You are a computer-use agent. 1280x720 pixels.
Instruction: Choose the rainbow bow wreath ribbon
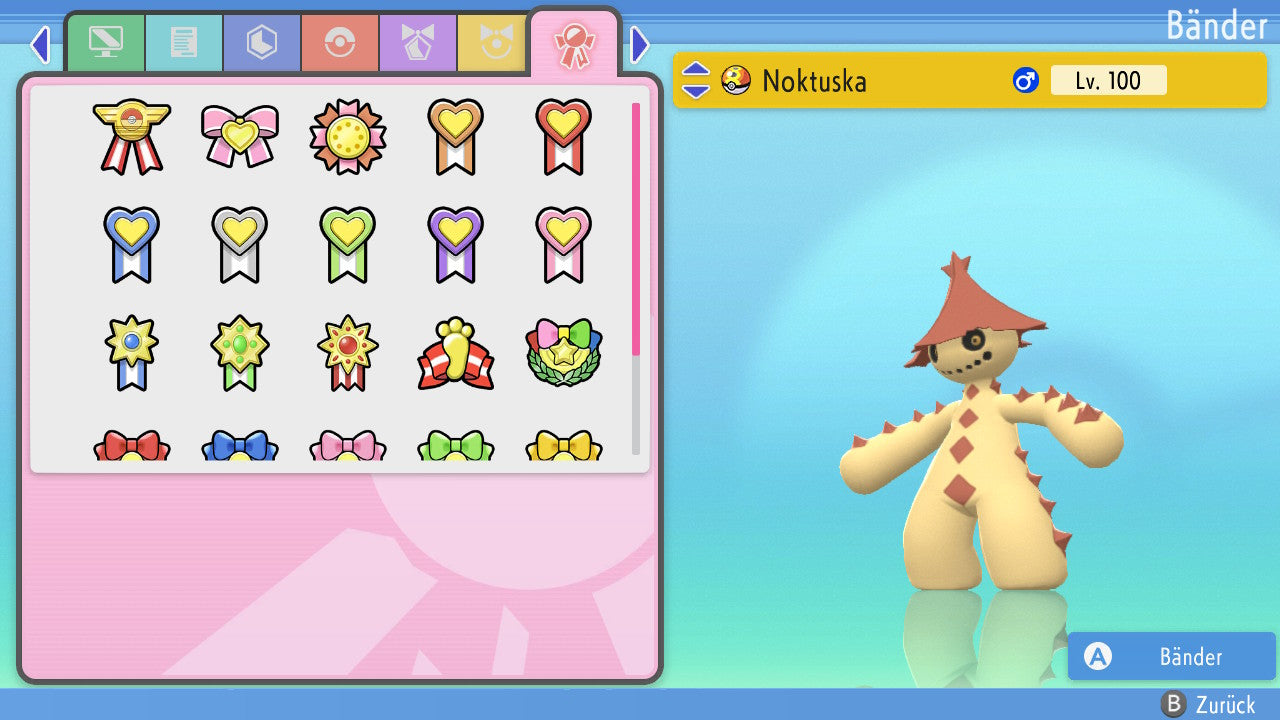(564, 352)
